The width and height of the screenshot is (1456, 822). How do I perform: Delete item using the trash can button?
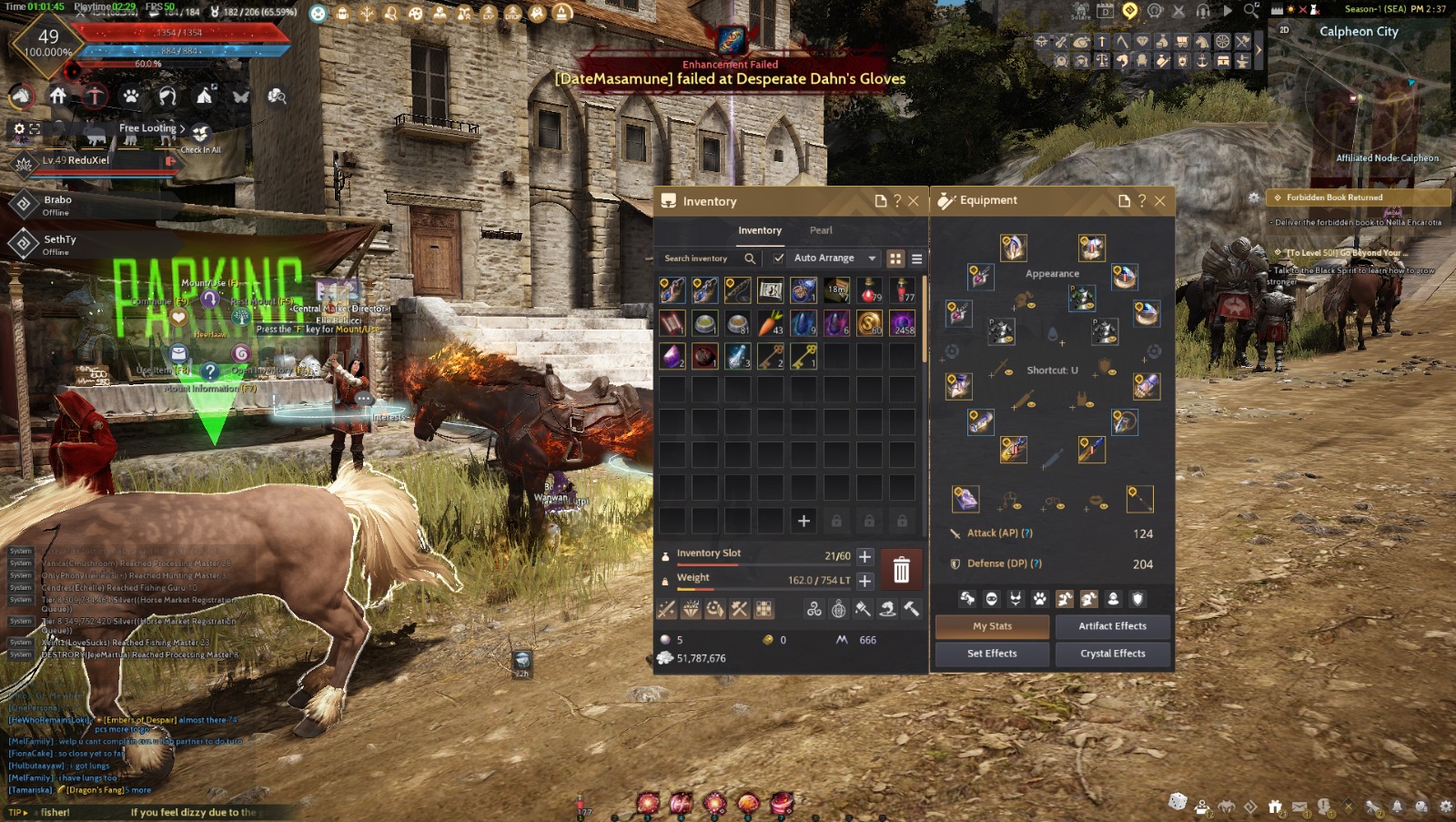901,570
